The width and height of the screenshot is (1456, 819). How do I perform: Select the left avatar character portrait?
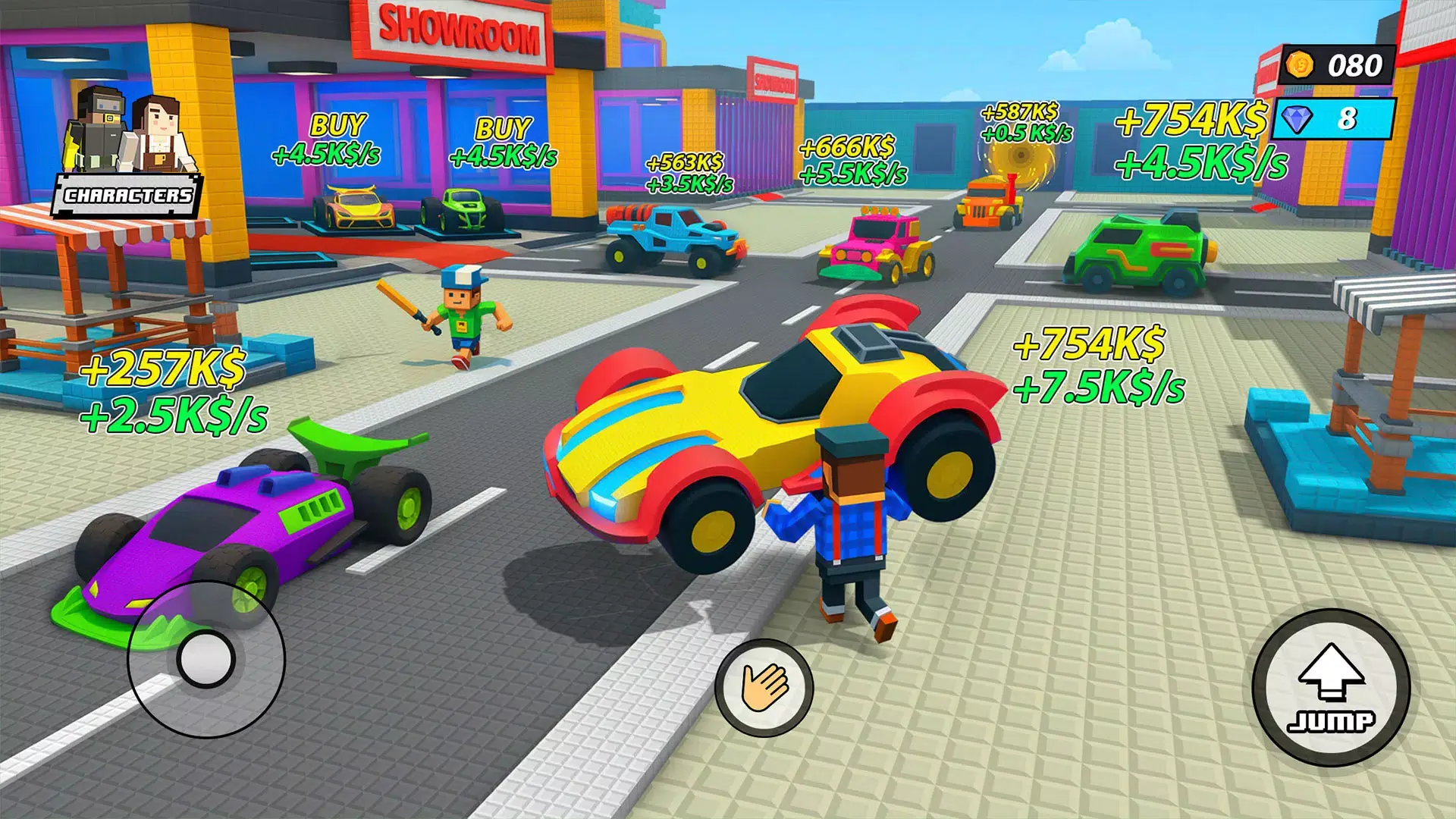pos(99,125)
